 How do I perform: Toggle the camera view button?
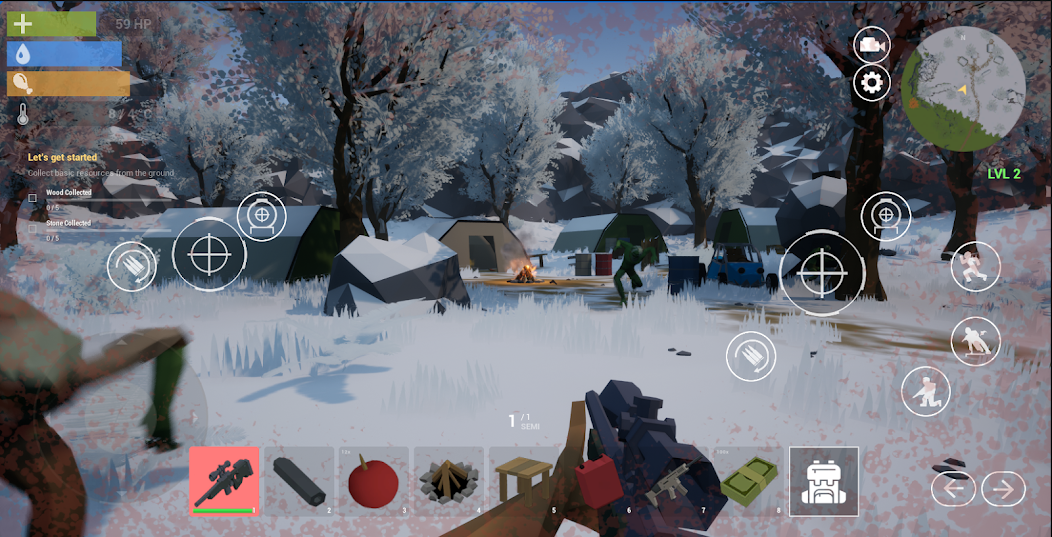tap(871, 45)
